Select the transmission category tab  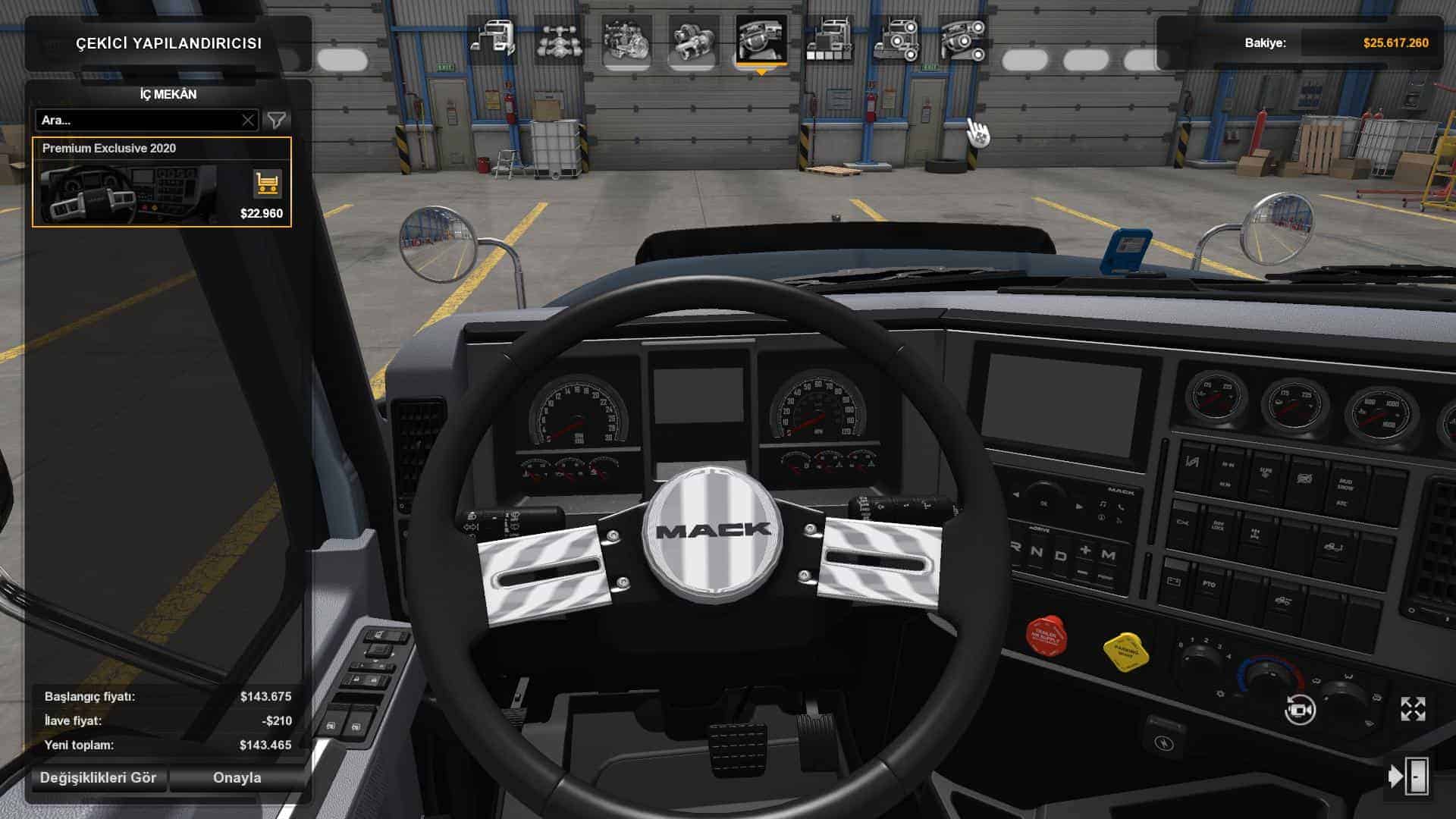pos(693,39)
